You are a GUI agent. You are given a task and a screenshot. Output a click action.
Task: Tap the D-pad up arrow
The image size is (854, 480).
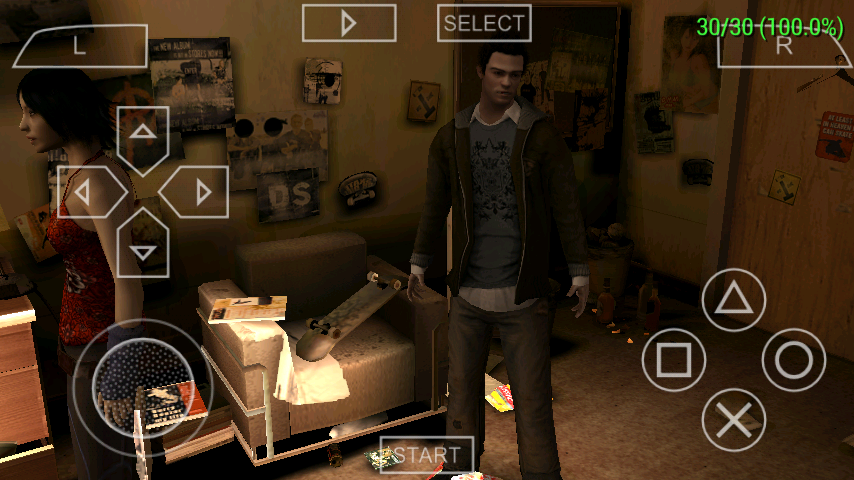pyautogui.click(x=143, y=133)
